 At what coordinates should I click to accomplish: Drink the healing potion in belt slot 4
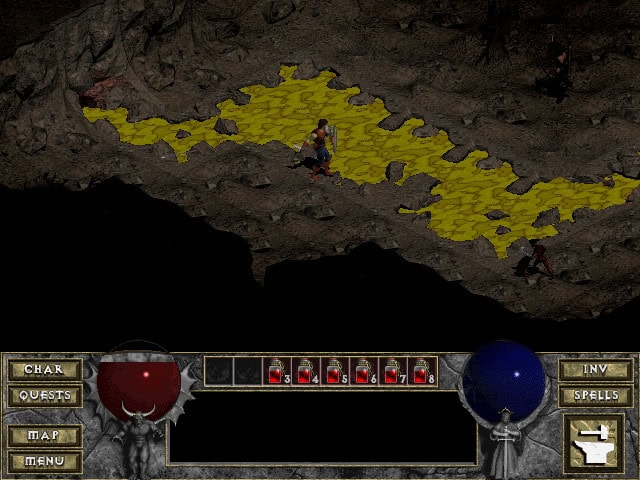point(307,371)
